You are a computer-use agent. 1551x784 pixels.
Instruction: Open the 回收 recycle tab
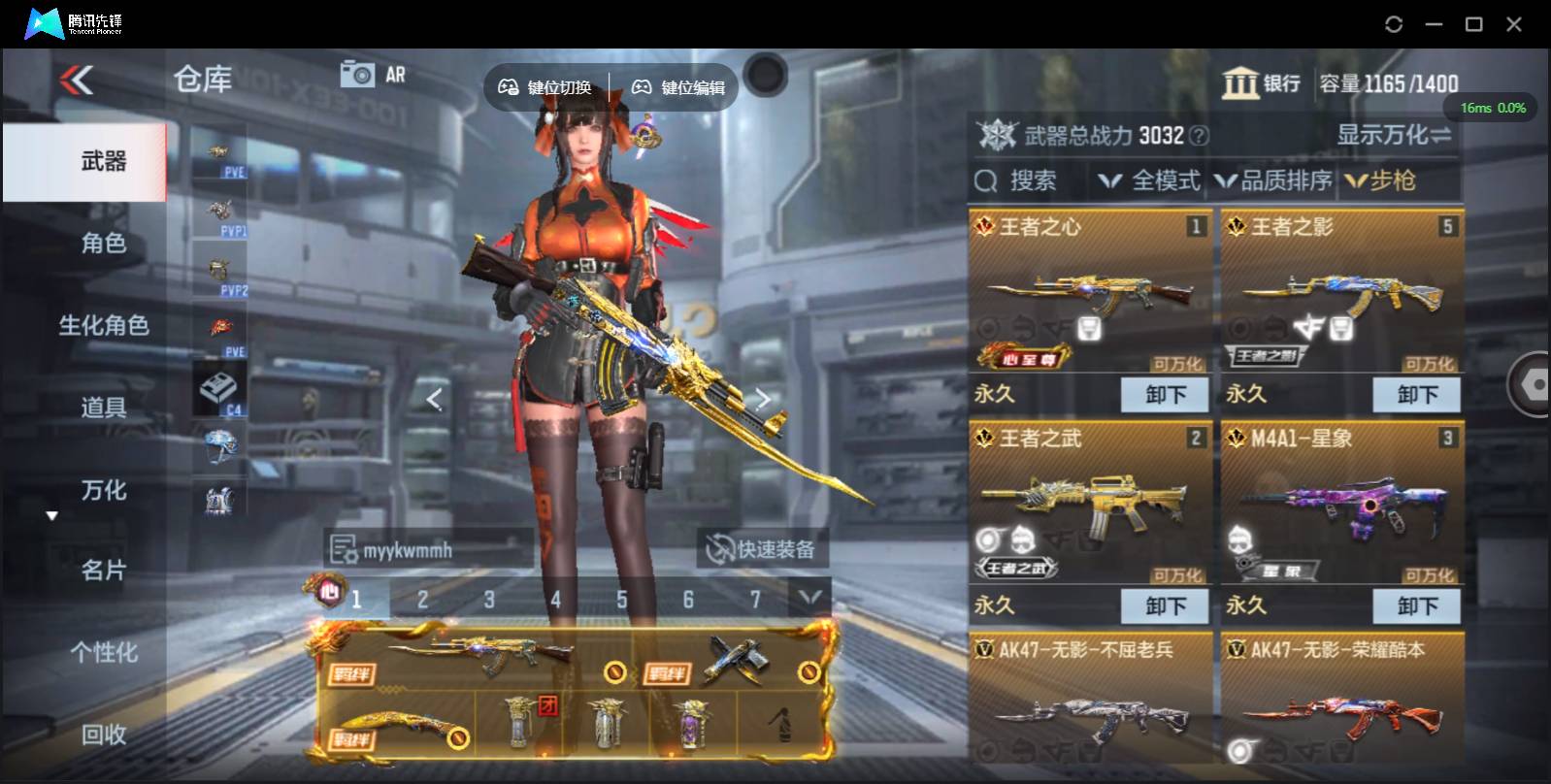[x=103, y=735]
